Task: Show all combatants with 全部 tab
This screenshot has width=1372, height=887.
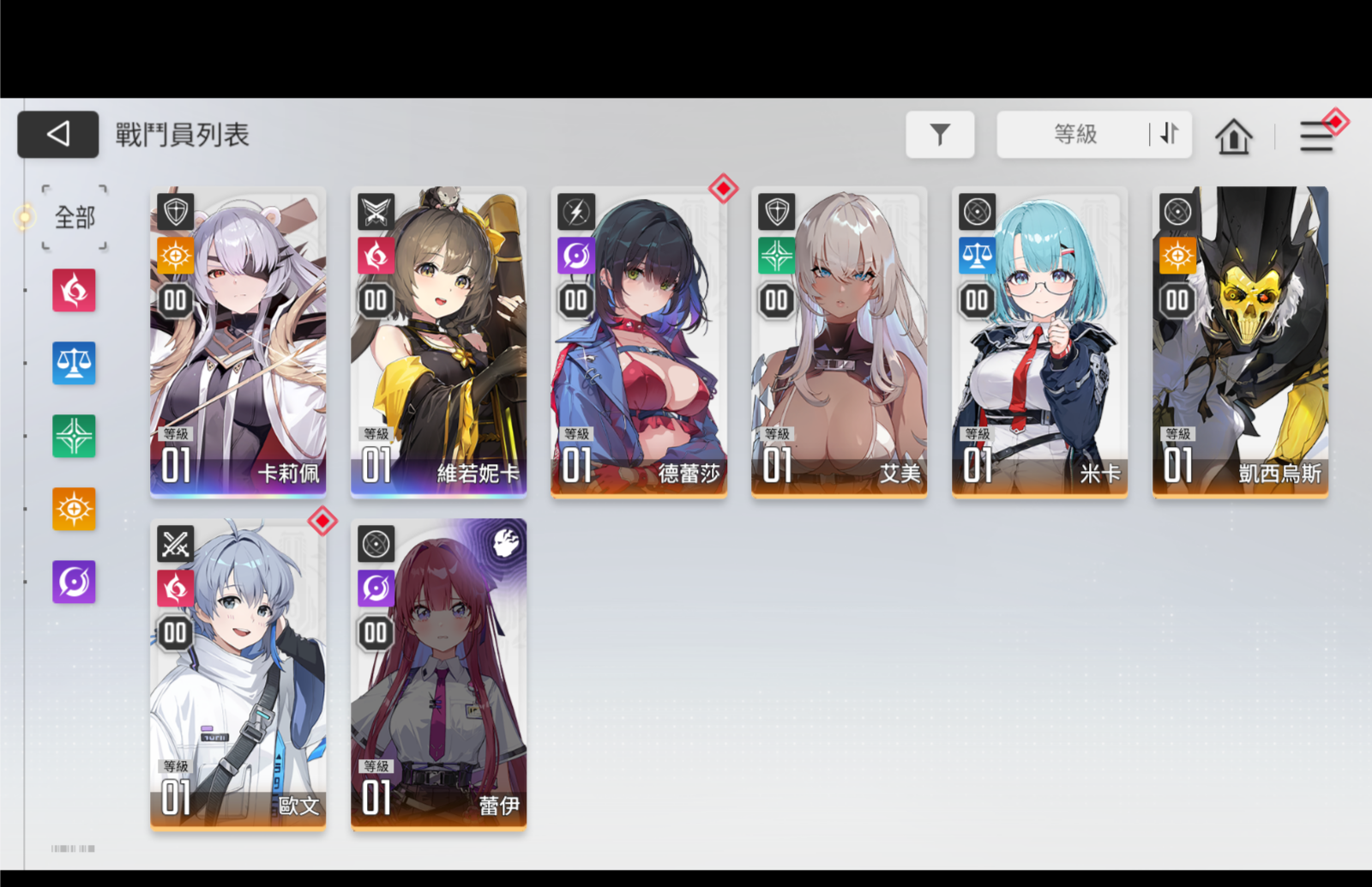Action: (75, 218)
